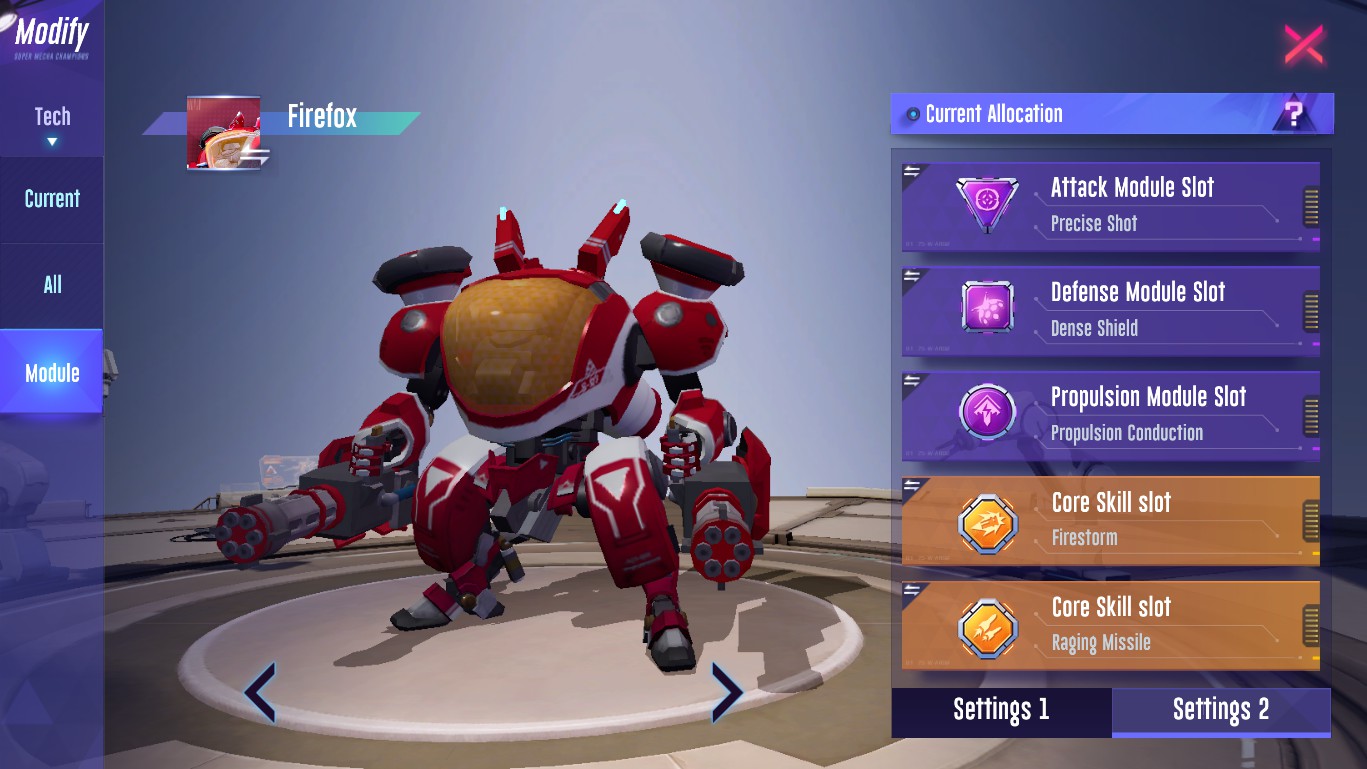This screenshot has width=1367, height=769.
Task: Switch to the Current tab
Action: [52, 199]
